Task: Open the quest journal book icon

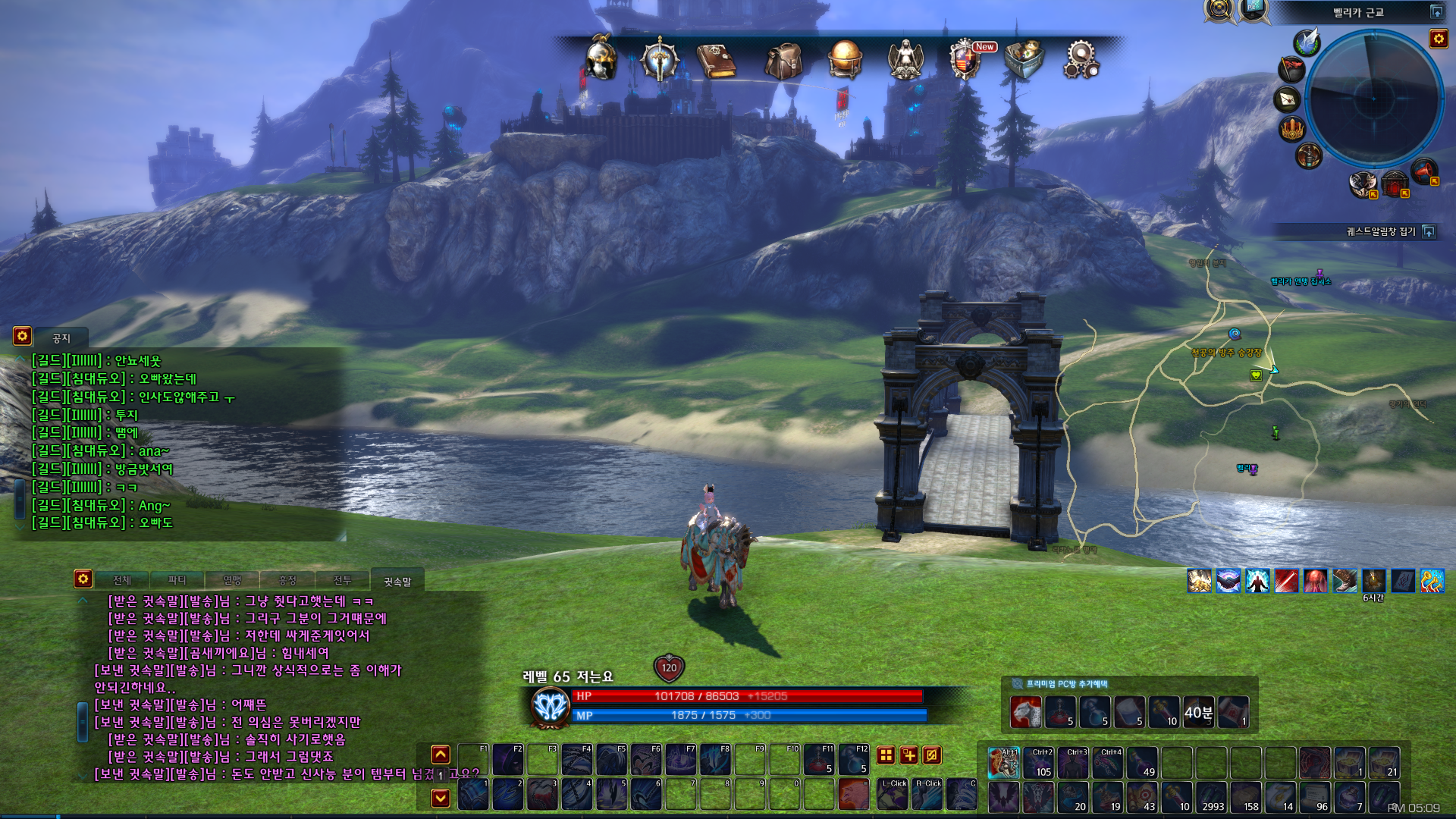Action: pos(716,61)
